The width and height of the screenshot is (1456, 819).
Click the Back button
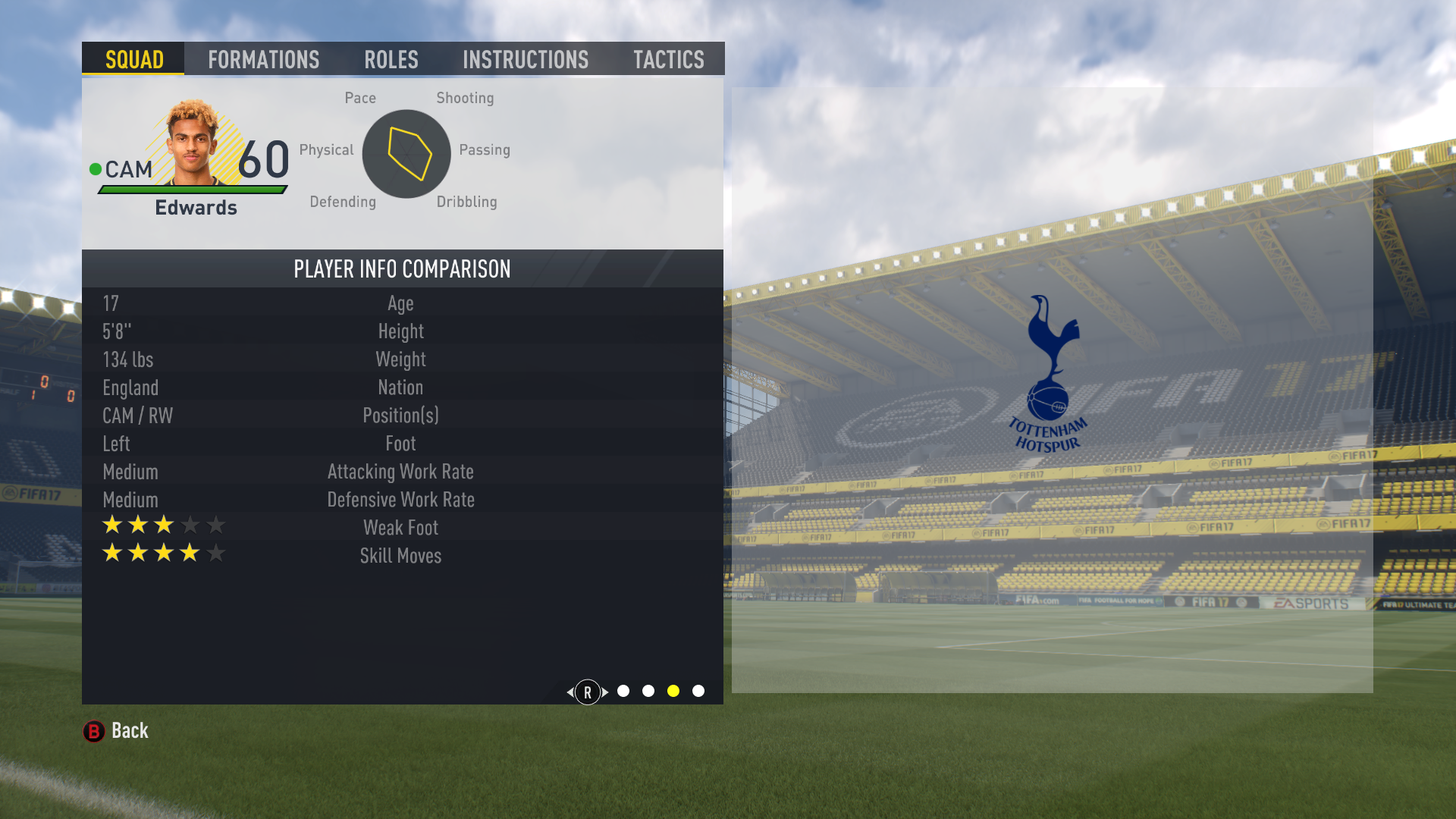point(128,730)
